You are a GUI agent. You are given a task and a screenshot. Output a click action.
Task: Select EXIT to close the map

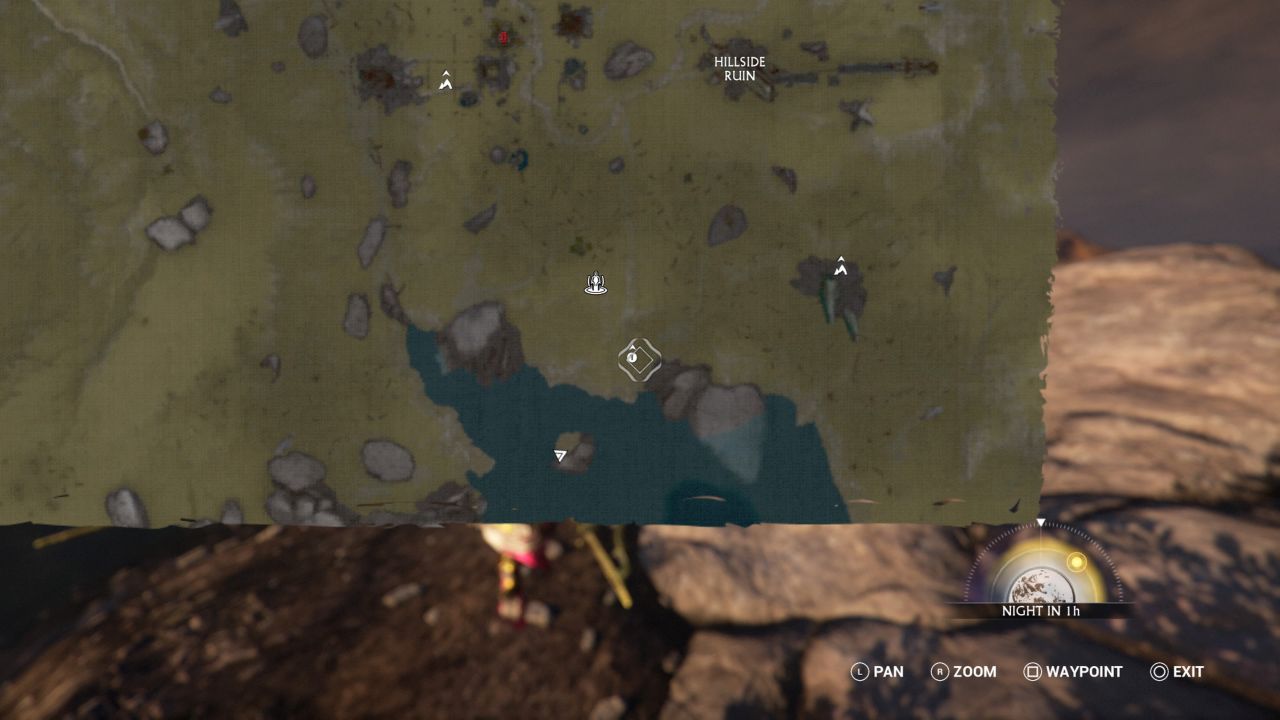click(1184, 672)
